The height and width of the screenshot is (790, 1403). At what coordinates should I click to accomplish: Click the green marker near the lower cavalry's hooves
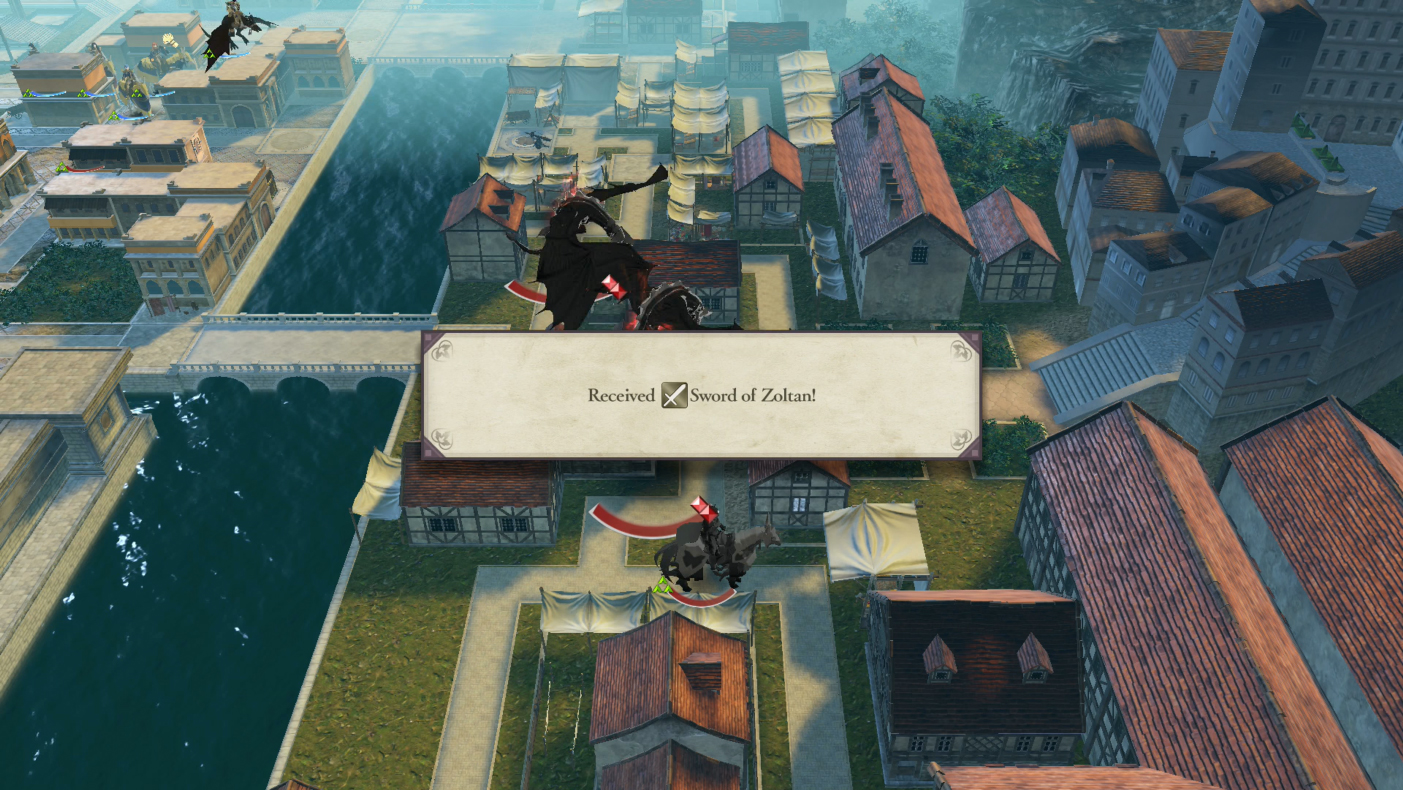(664, 585)
